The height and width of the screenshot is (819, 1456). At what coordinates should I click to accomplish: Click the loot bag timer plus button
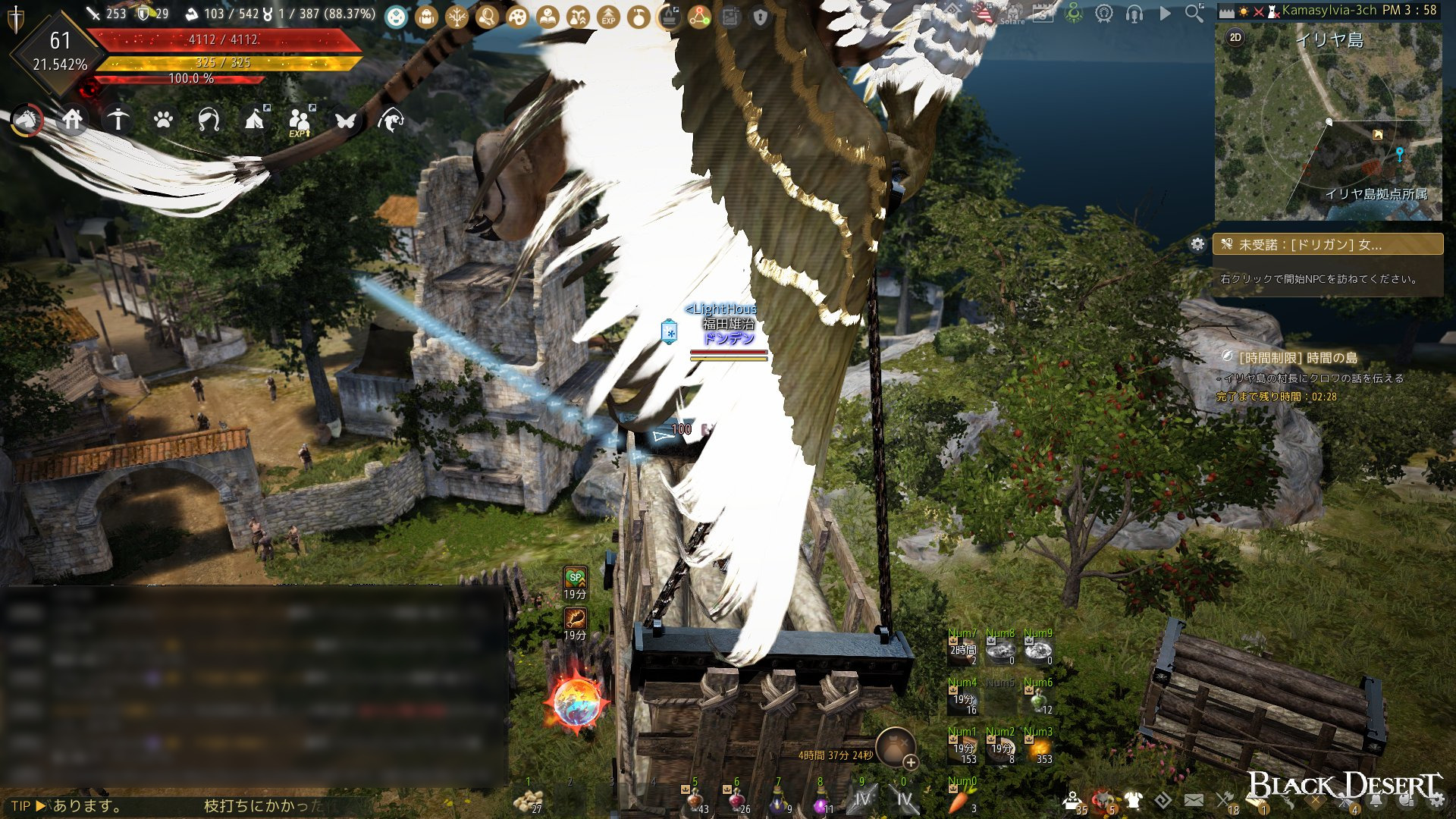(911, 762)
